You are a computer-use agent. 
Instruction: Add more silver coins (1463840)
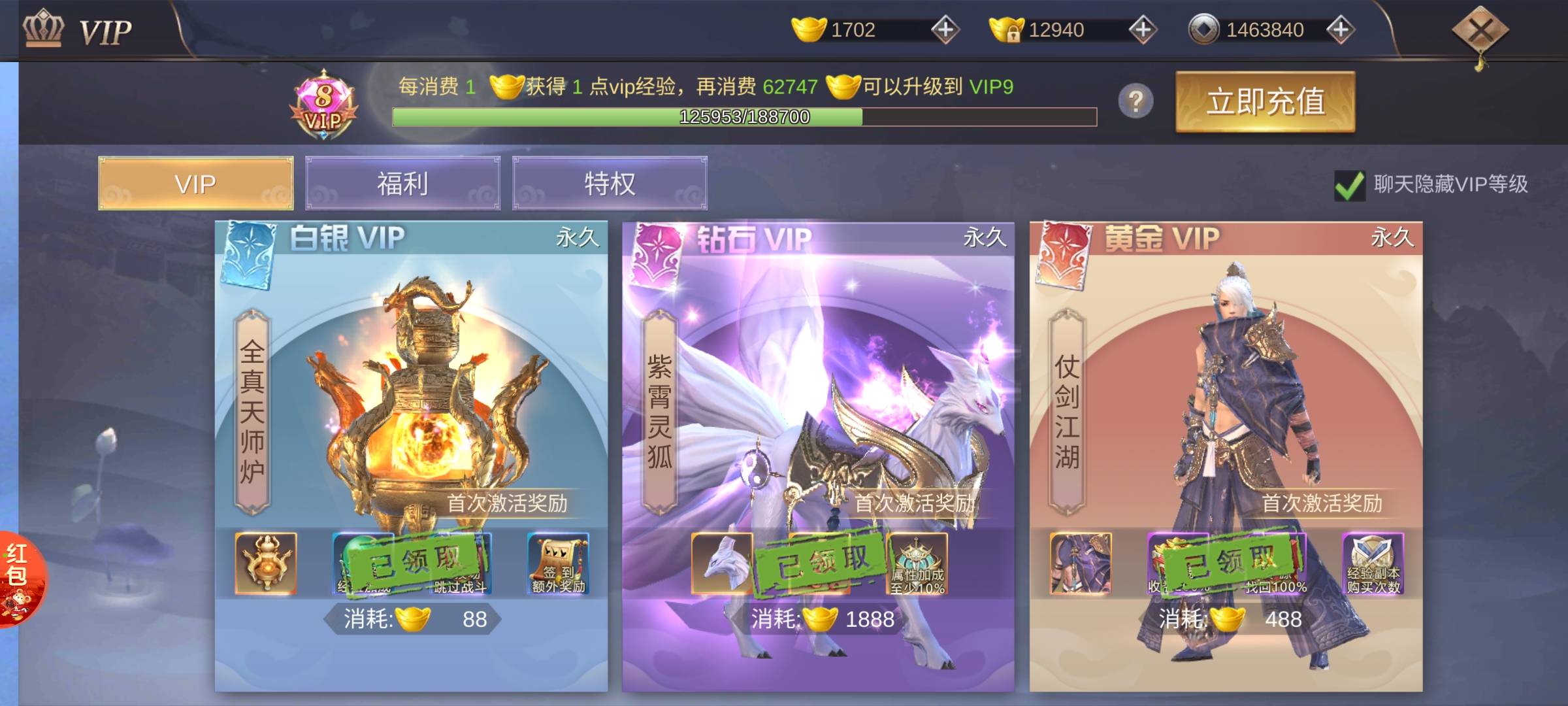tap(1341, 29)
